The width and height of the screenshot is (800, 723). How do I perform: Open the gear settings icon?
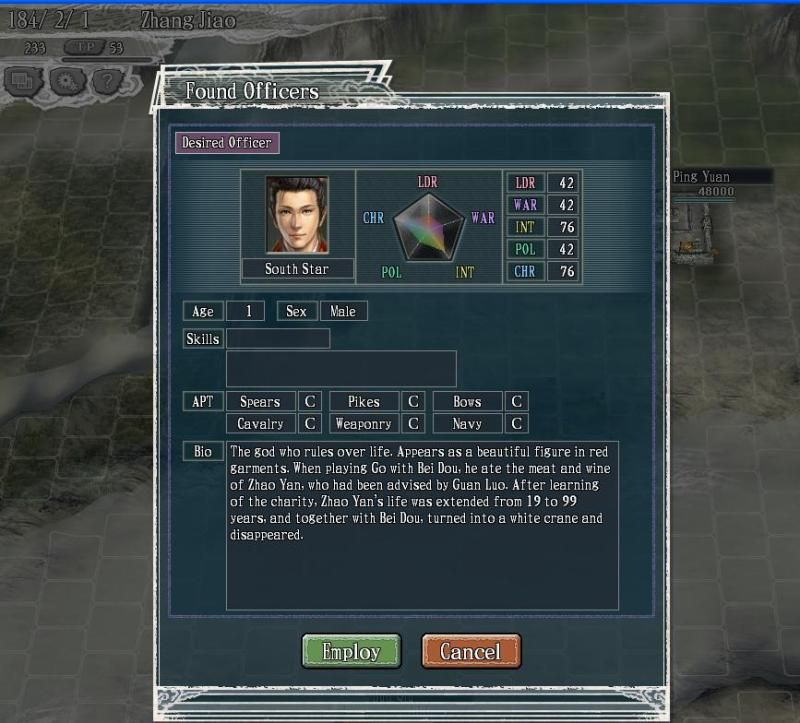coord(68,81)
